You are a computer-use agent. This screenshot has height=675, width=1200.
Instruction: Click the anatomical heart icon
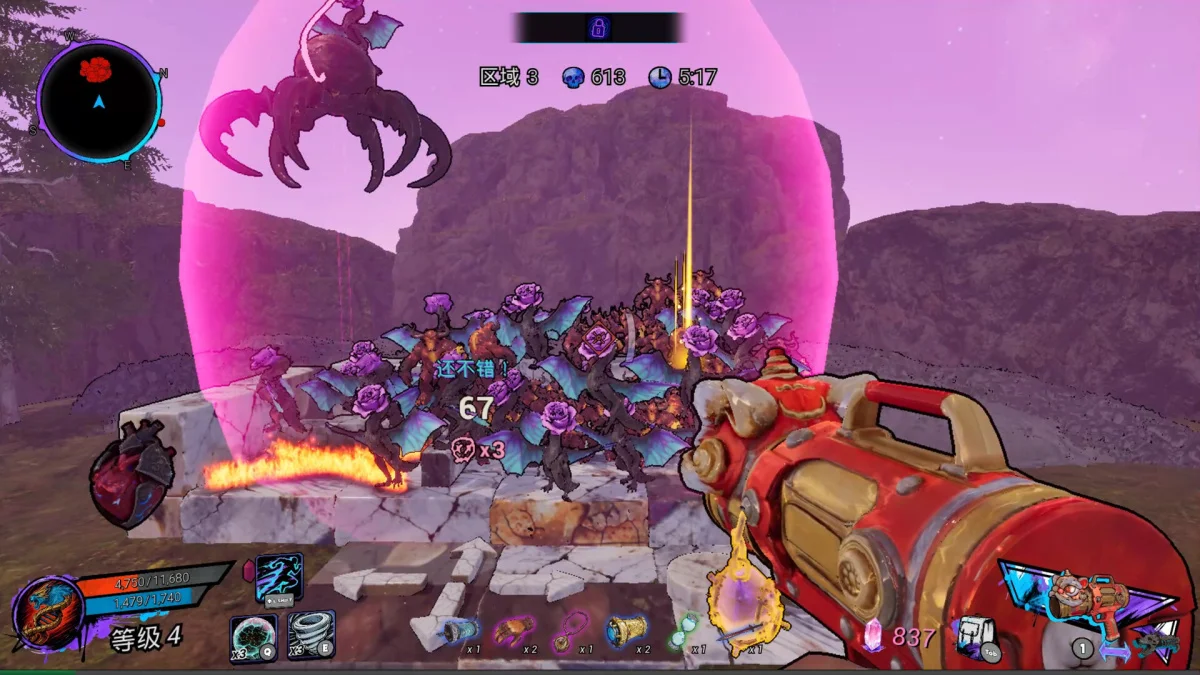(132, 473)
